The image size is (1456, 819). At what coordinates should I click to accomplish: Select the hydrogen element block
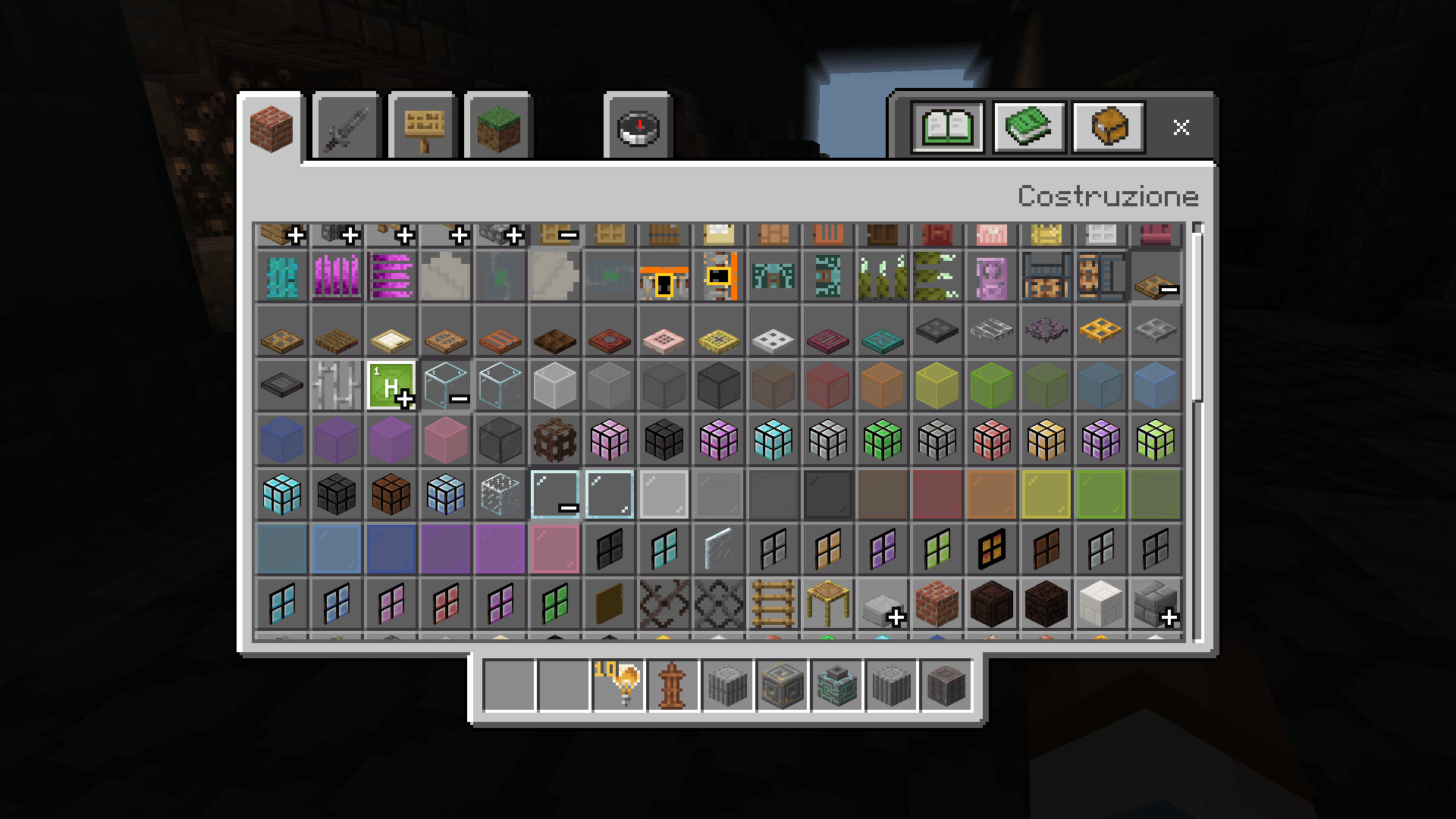pyautogui.click(x=391, y=385)
